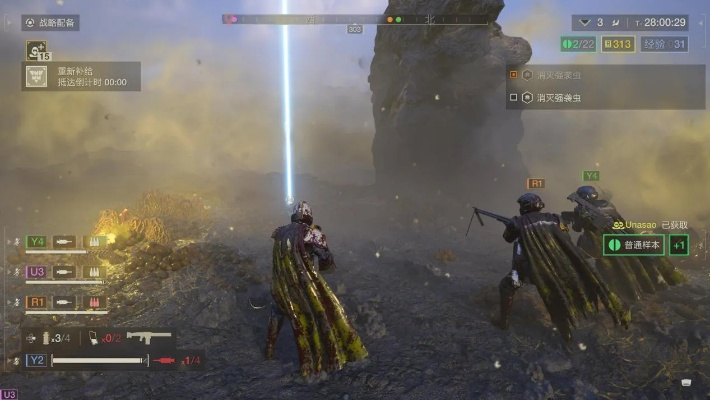The width and height of the screenshot is (710, 400).
Task: Click the skull reinforcement icon with 15
Action: click(37, 49)
